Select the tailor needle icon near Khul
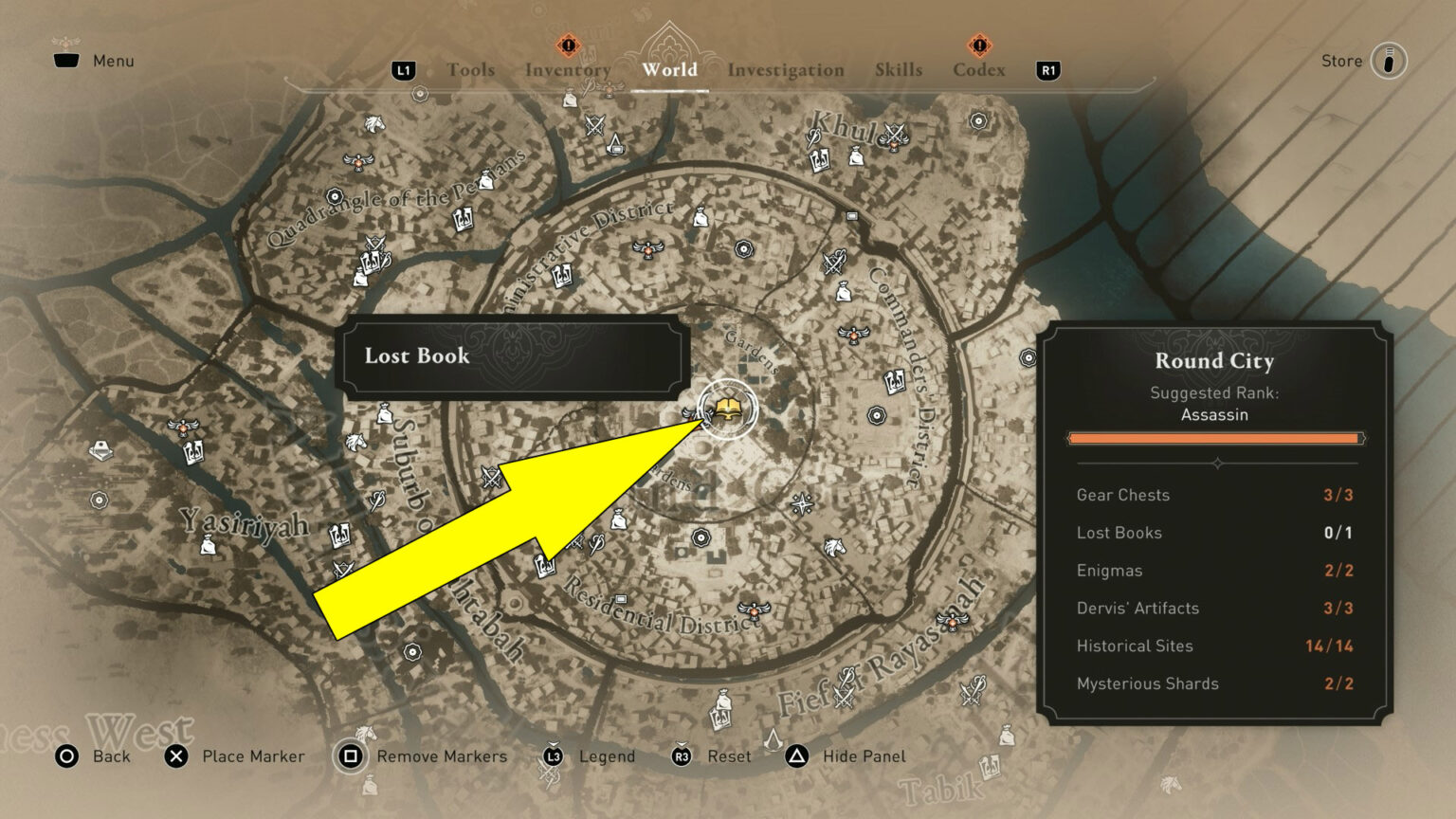This screenshot has height=819, width=1456. coord(815,137)
